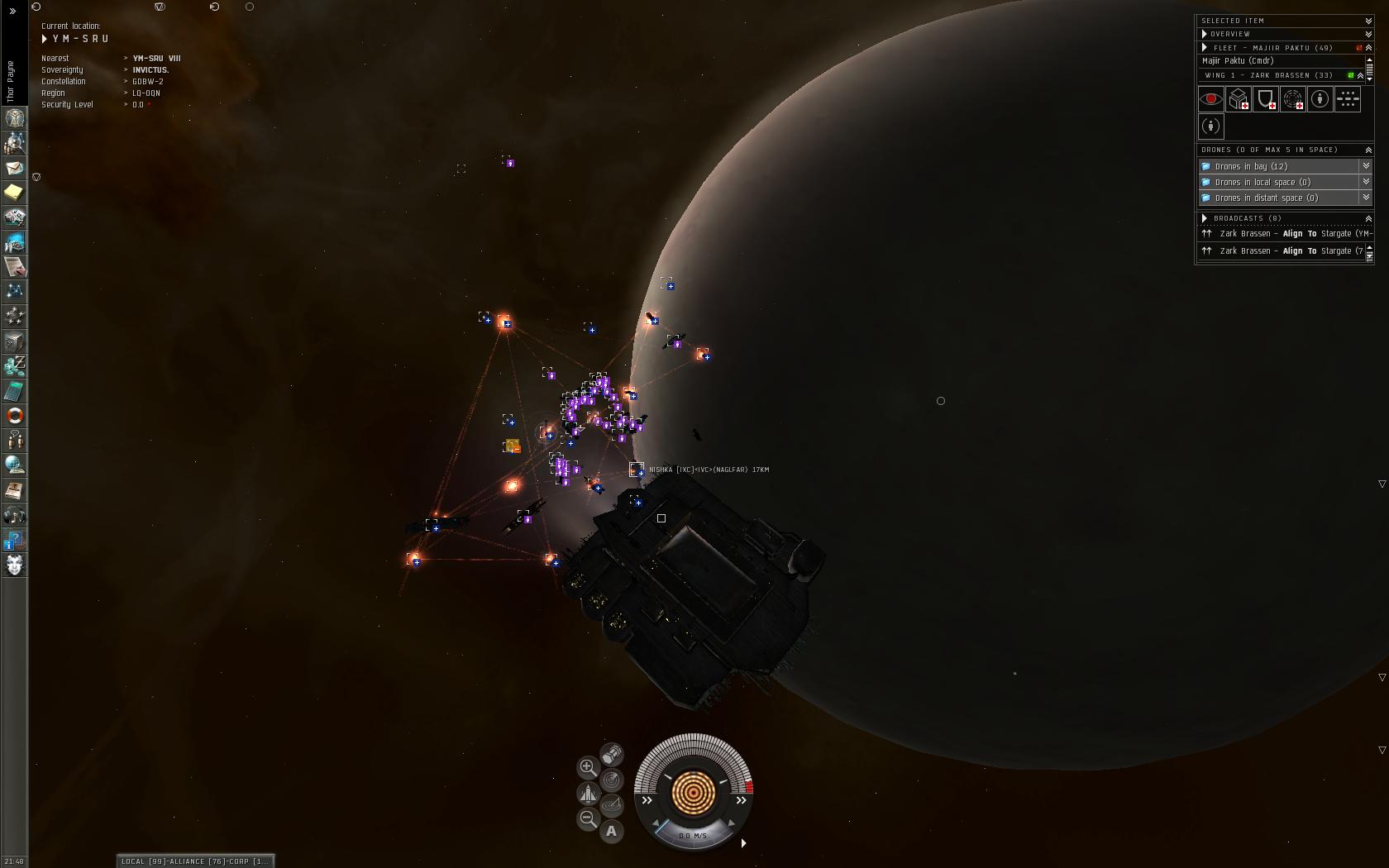Broadcast need shield with the shield icon

pyautogui.click(x=1266, y=99)
